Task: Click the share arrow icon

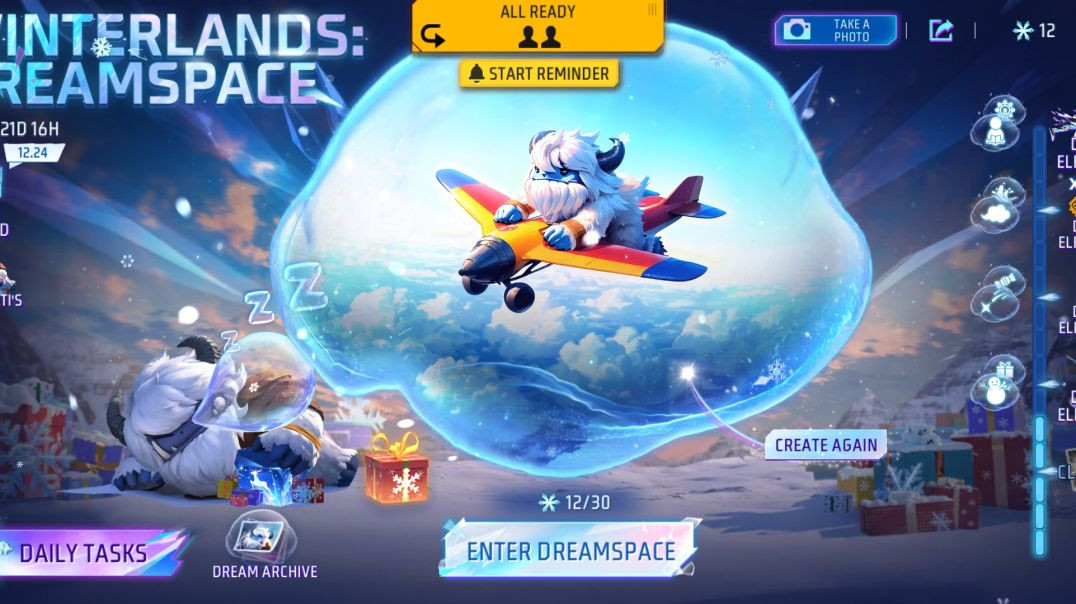Action: (x=940, y=30)
